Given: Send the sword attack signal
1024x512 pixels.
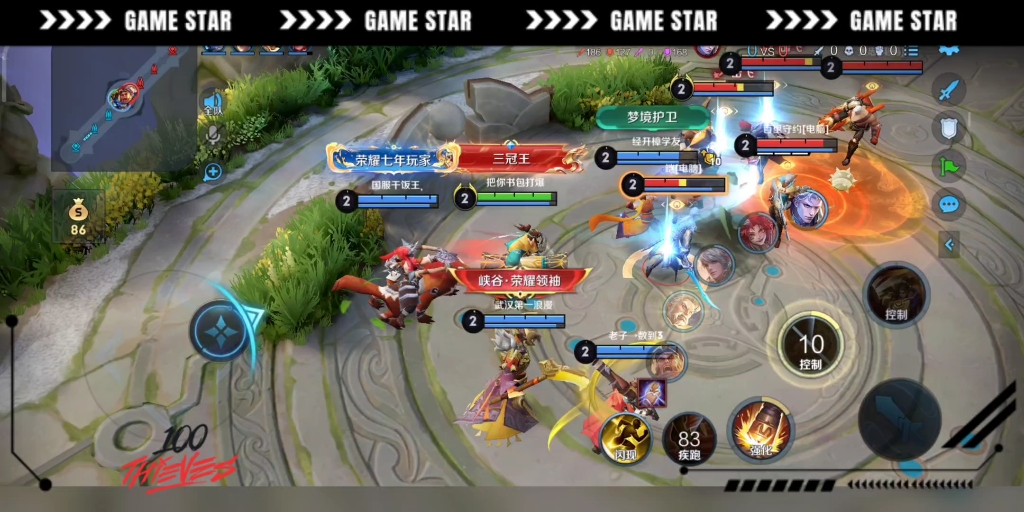Looking at the screenshot, I should point(948,89).
